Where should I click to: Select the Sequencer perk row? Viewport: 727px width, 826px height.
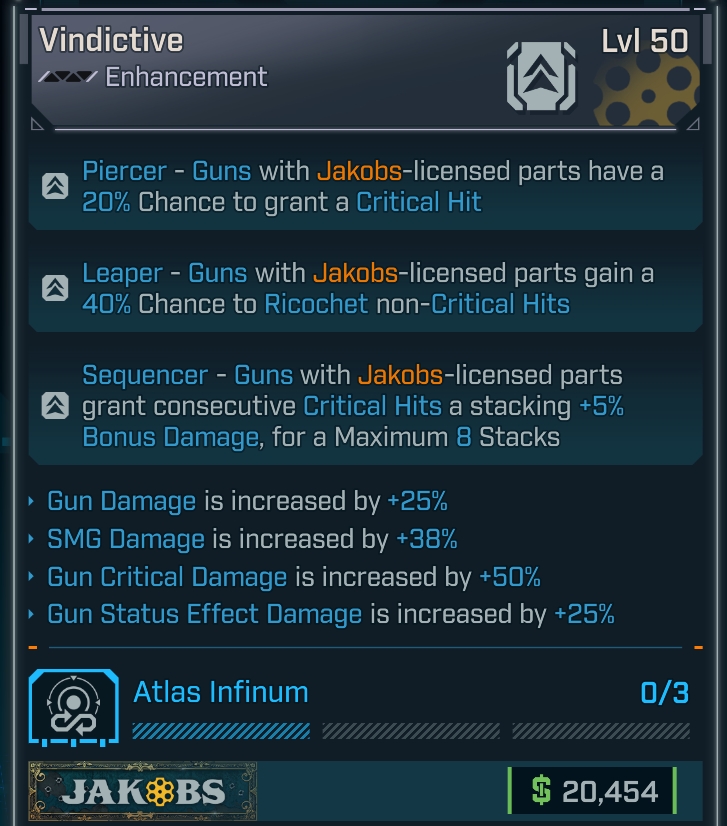(360, 406)
